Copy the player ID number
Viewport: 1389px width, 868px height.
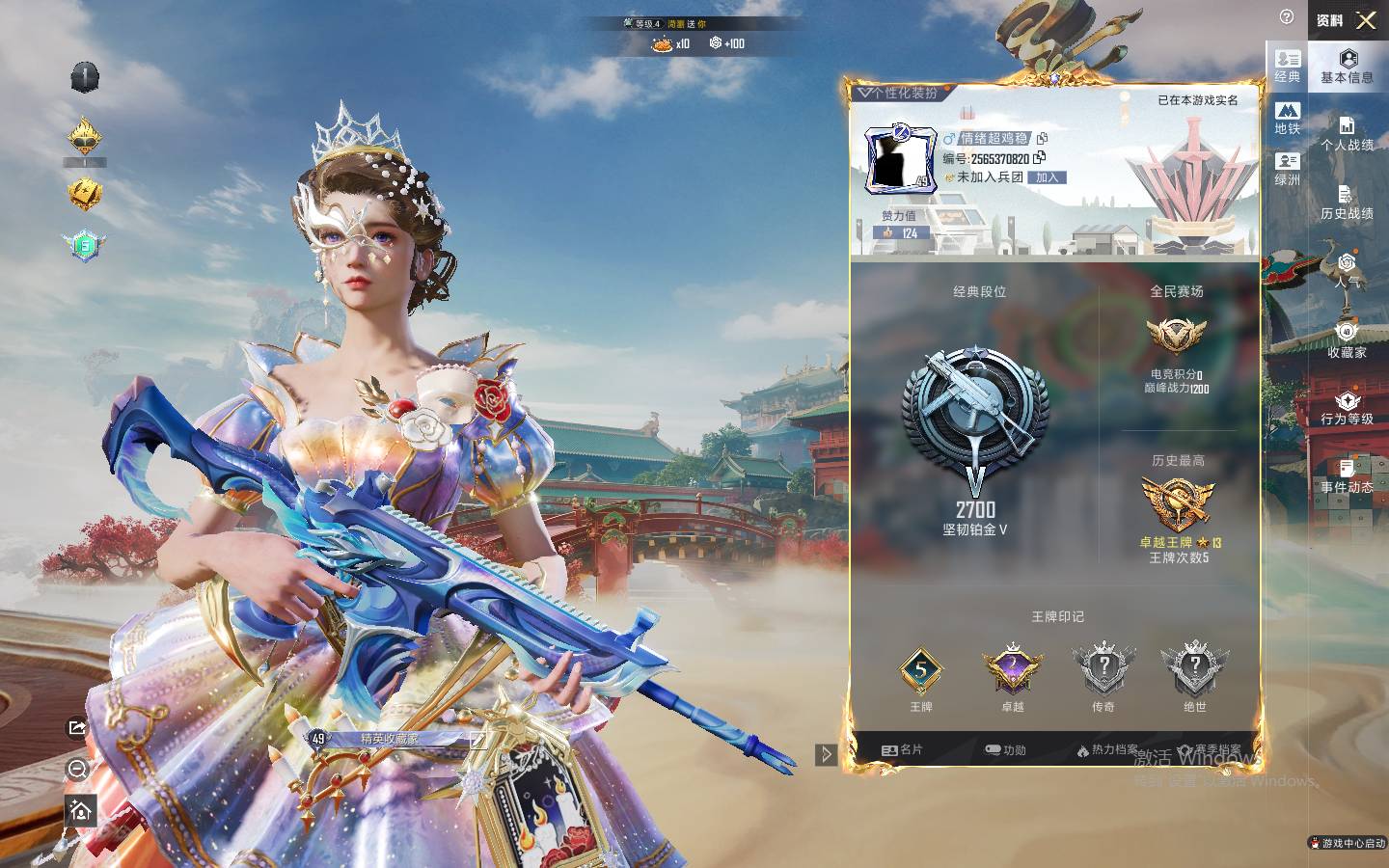click(1039, 157)
